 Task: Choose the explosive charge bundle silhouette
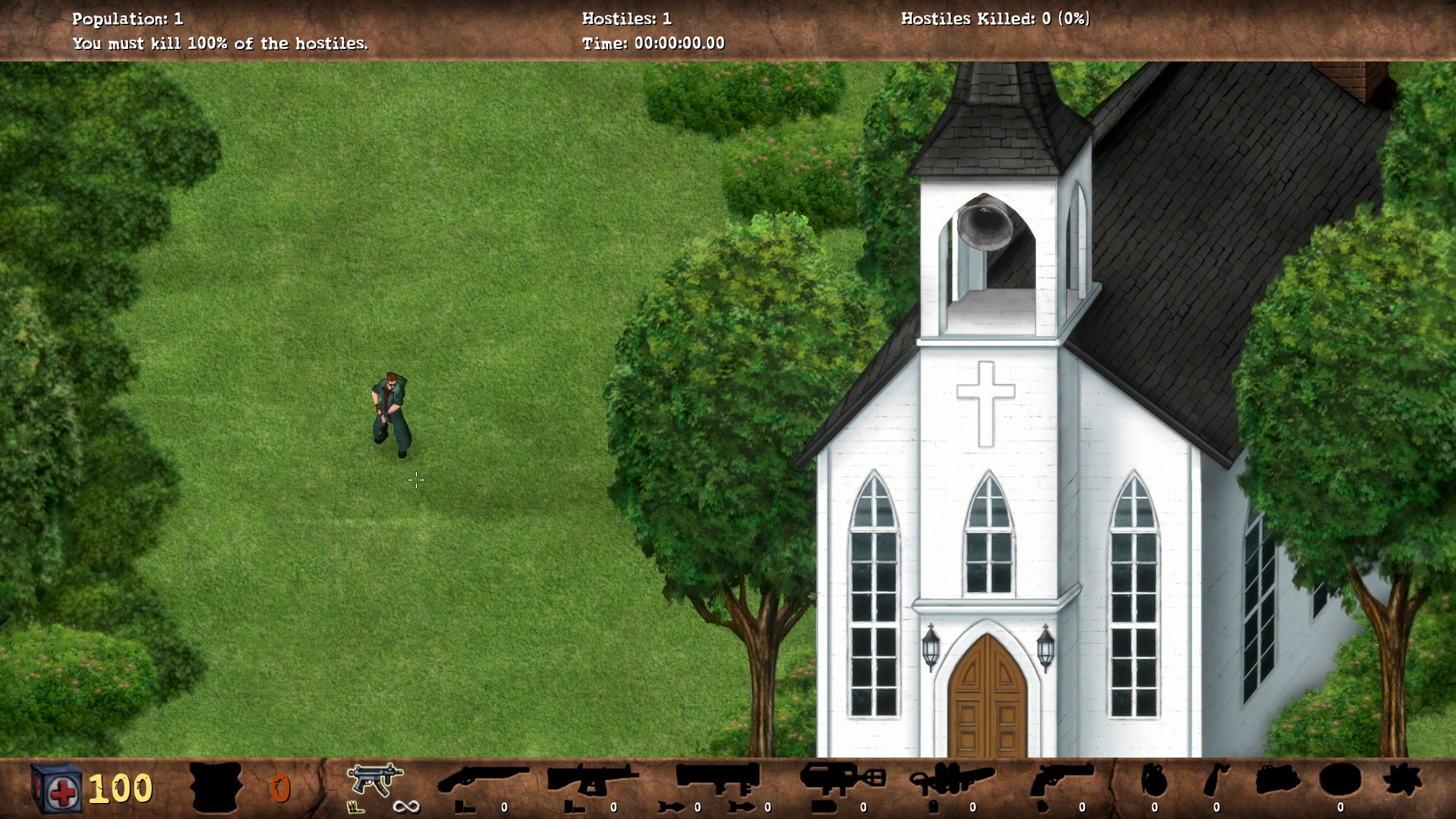(x=1277, y=780)
